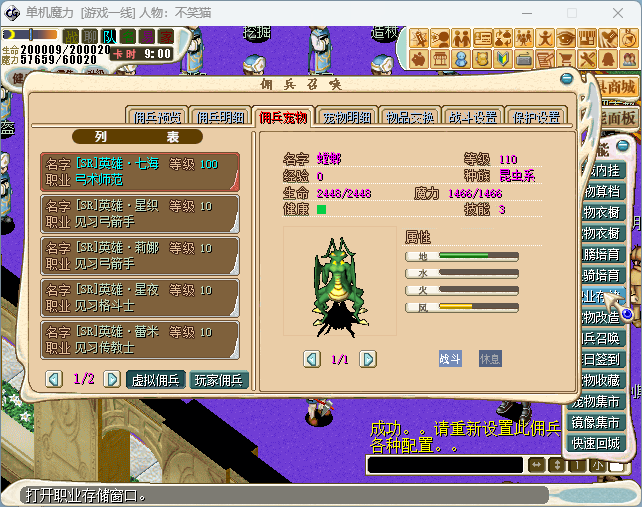
Task: Open the 佣兵明细 tab
Action: (220, 117)
